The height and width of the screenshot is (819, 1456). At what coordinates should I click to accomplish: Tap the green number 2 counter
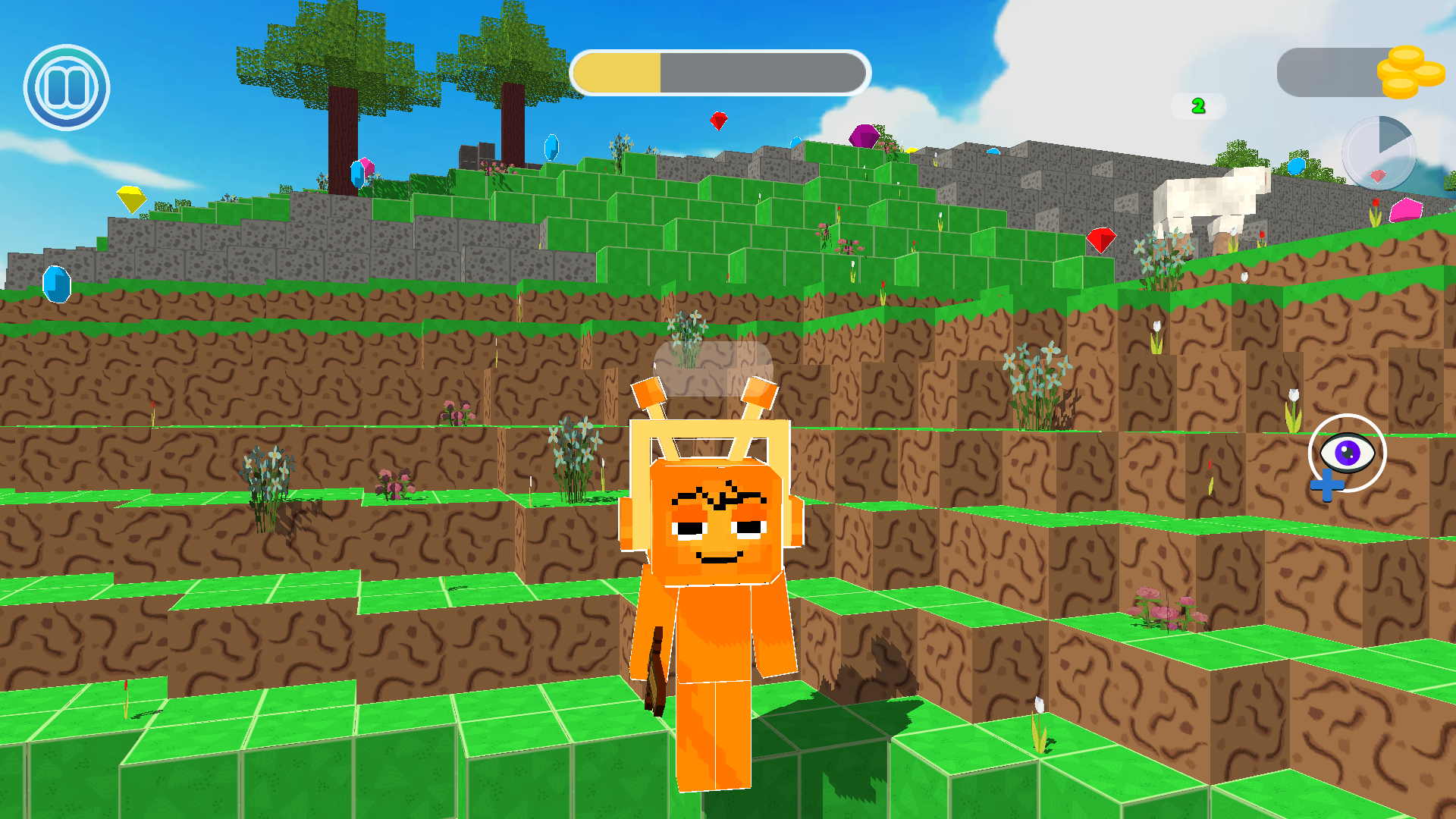pos(1200,106)
